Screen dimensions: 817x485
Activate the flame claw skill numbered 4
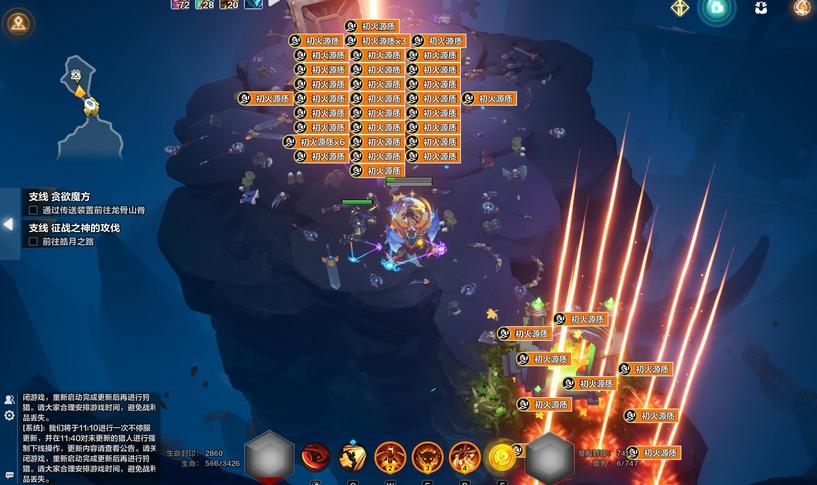tap(464, 457)
